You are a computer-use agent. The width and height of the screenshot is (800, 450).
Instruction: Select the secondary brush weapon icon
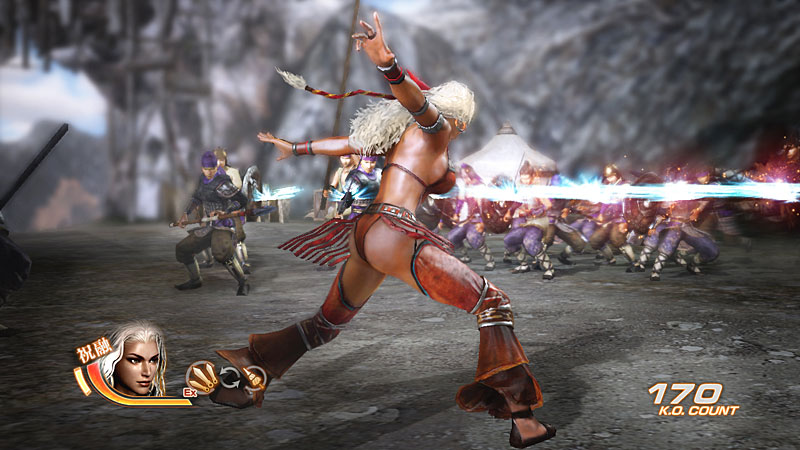pyautogui.click(x=254, y=377)
